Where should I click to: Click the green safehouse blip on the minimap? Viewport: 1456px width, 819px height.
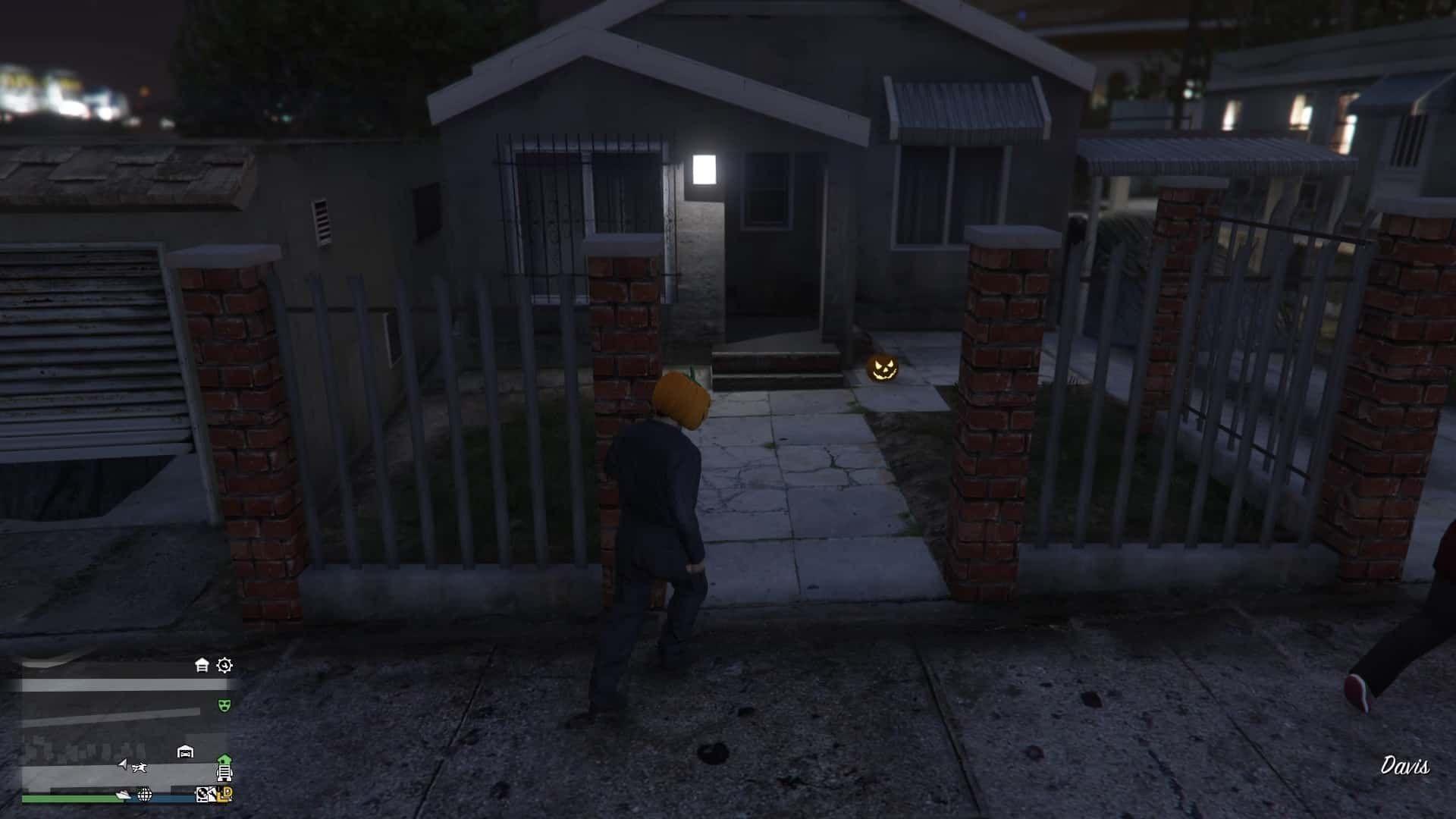coord(224,758)
